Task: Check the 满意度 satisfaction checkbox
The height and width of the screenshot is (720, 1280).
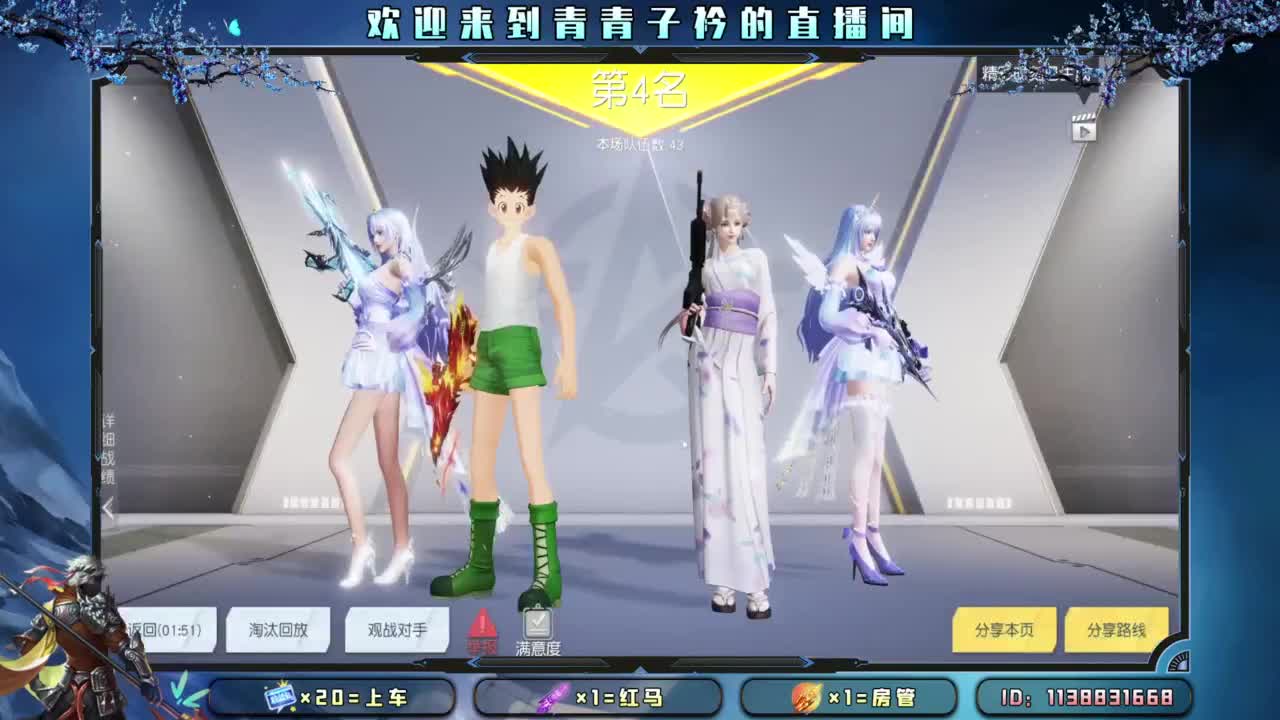Action: pyautogui.click(x=538, y=626)
